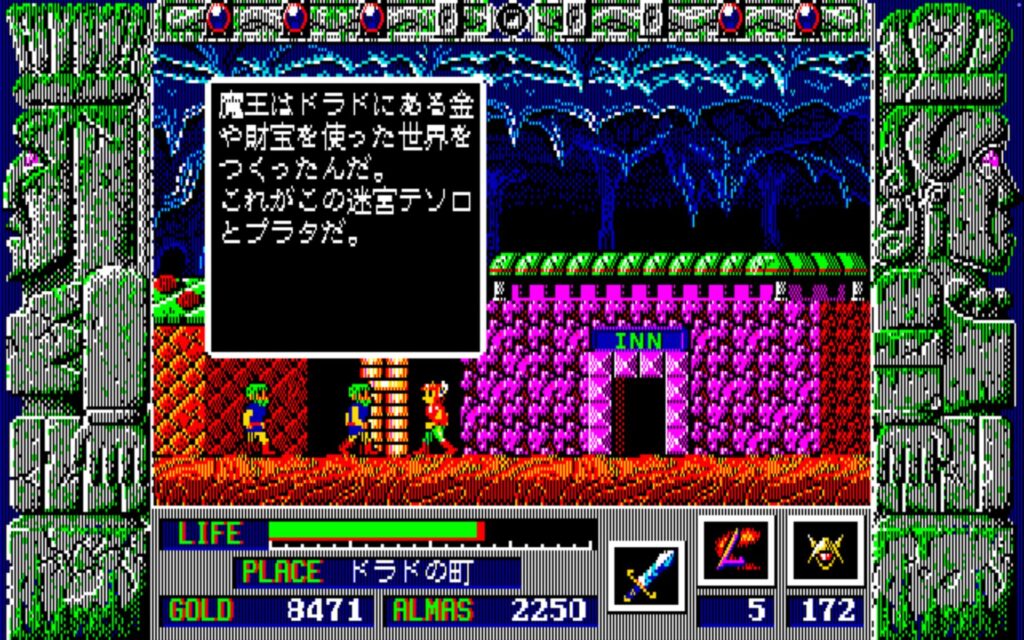The width and height of the screenshot is (1024, 640).
Task: Activate the fire magic spell icon
Action: pyautogui.click(x=735, y=551)
